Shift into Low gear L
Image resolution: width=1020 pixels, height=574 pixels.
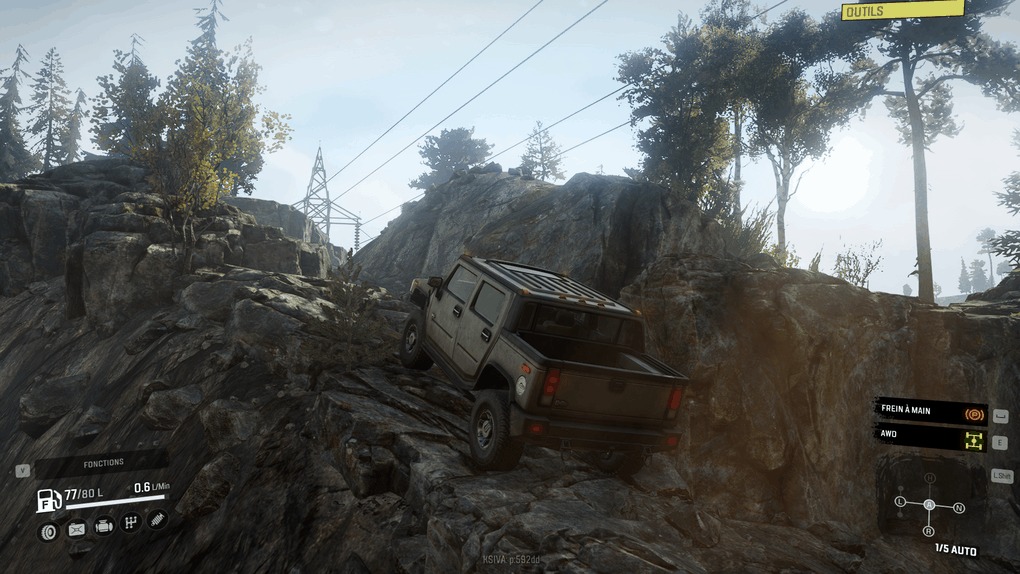(x=901, y=500)
